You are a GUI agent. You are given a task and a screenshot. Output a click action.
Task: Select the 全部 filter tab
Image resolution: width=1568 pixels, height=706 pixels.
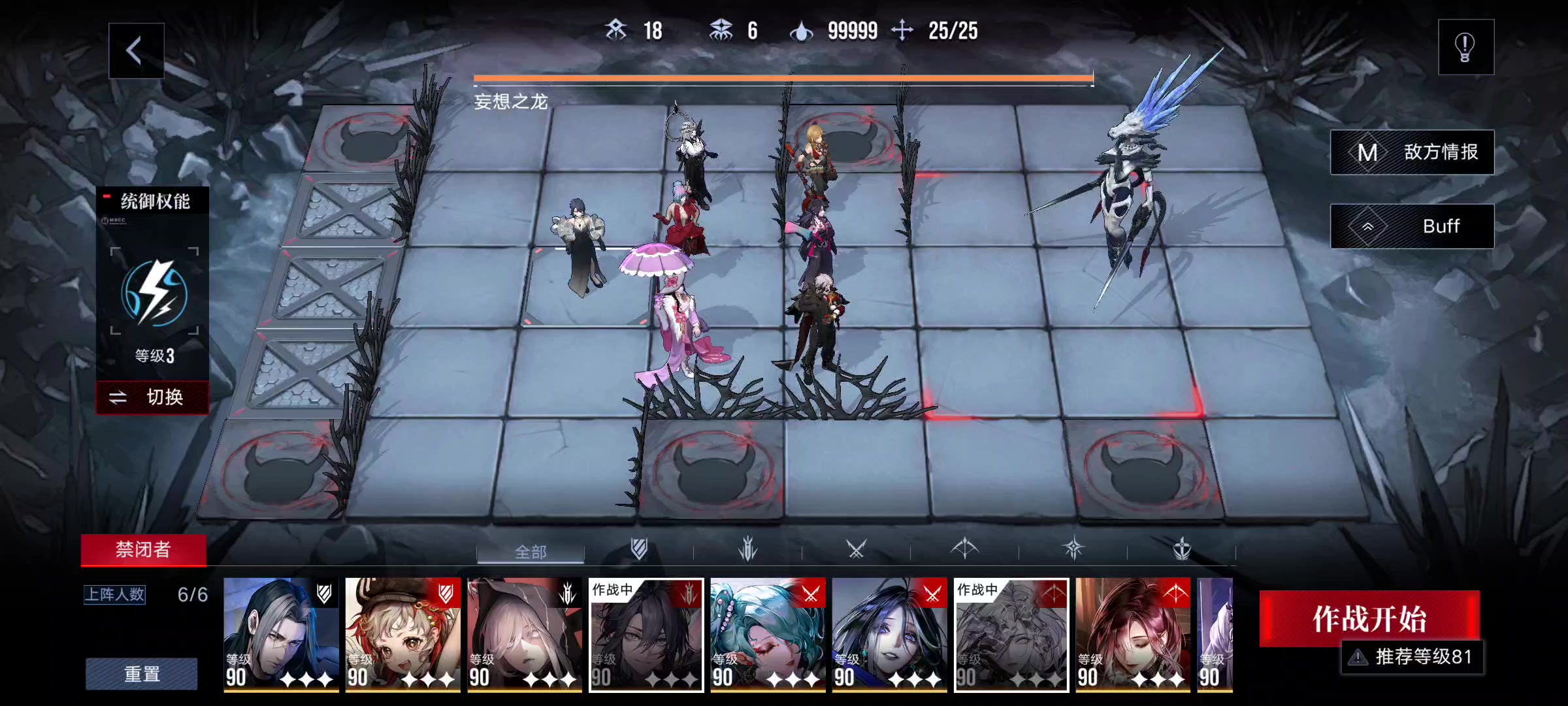click(x=530, y=552)
